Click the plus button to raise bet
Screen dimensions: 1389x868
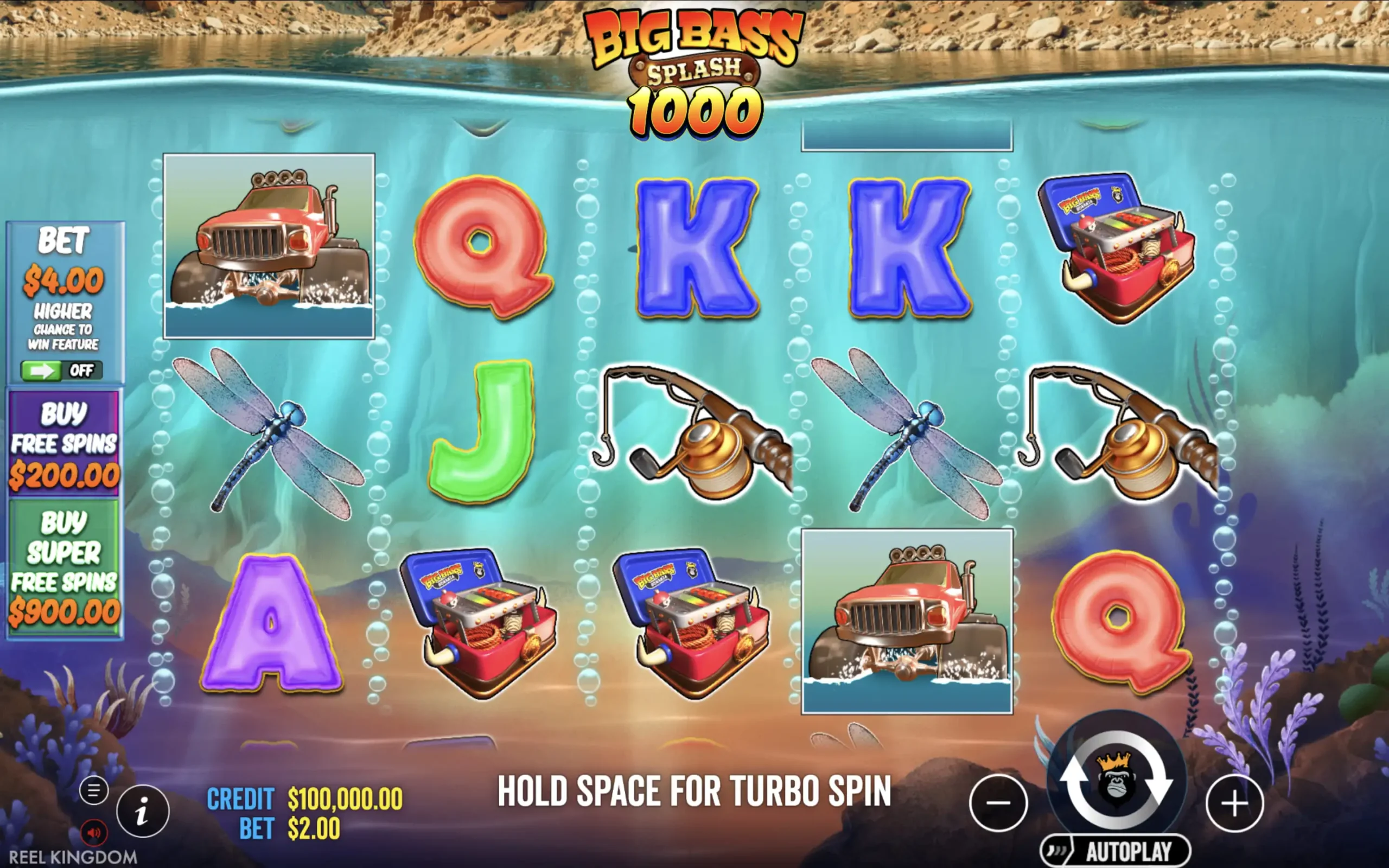pos(1235,803)
